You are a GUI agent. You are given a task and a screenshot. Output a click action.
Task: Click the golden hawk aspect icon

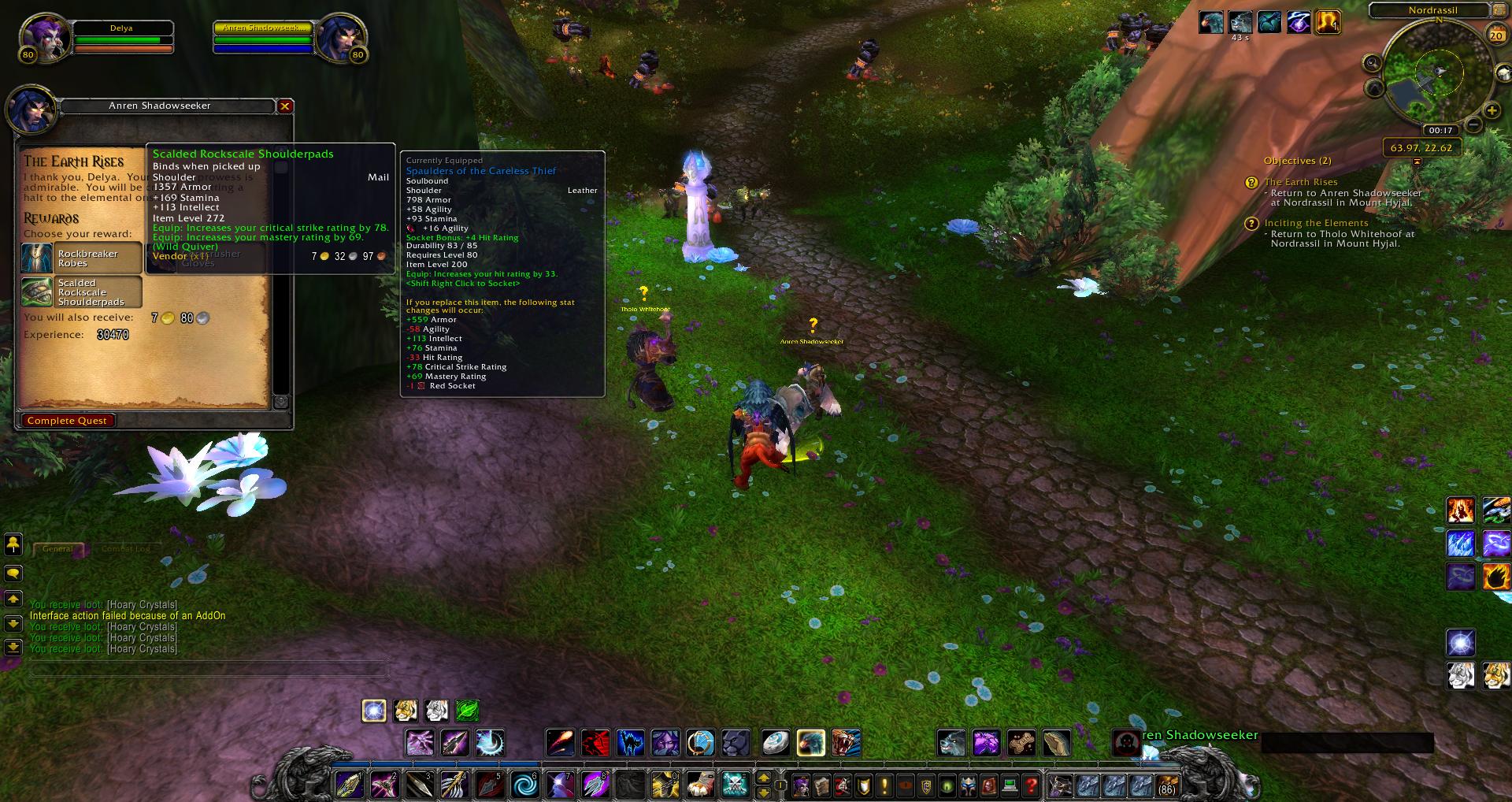pyautogui.click(x=811, y=742)
